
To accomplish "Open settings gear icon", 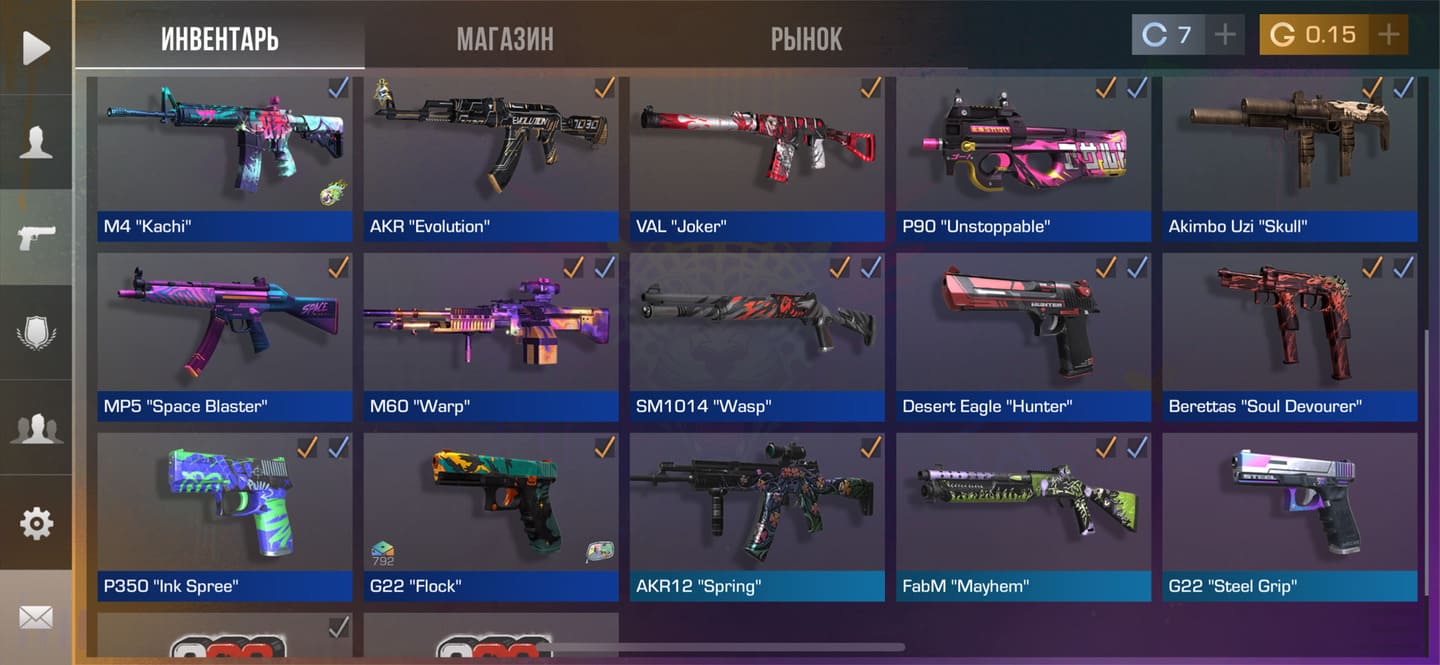I will point(36,523).
